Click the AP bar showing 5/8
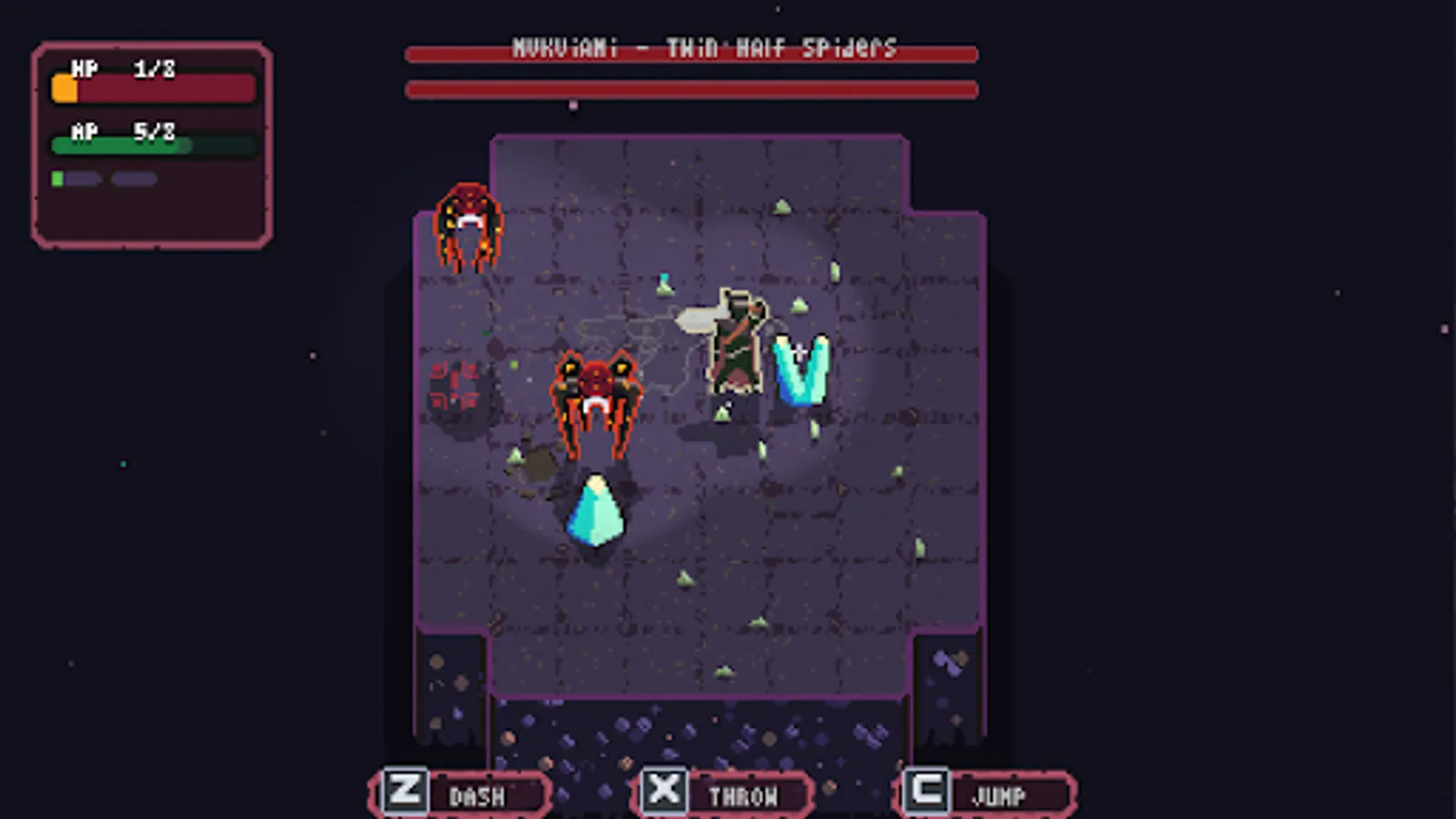Screen dimensions: 1456x819 [150, 144]
